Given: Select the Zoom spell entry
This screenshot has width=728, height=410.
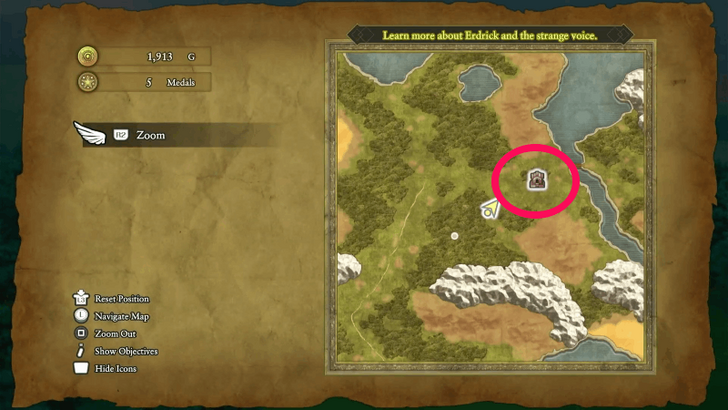Looking at the screenshot, I should coord(150,135).
